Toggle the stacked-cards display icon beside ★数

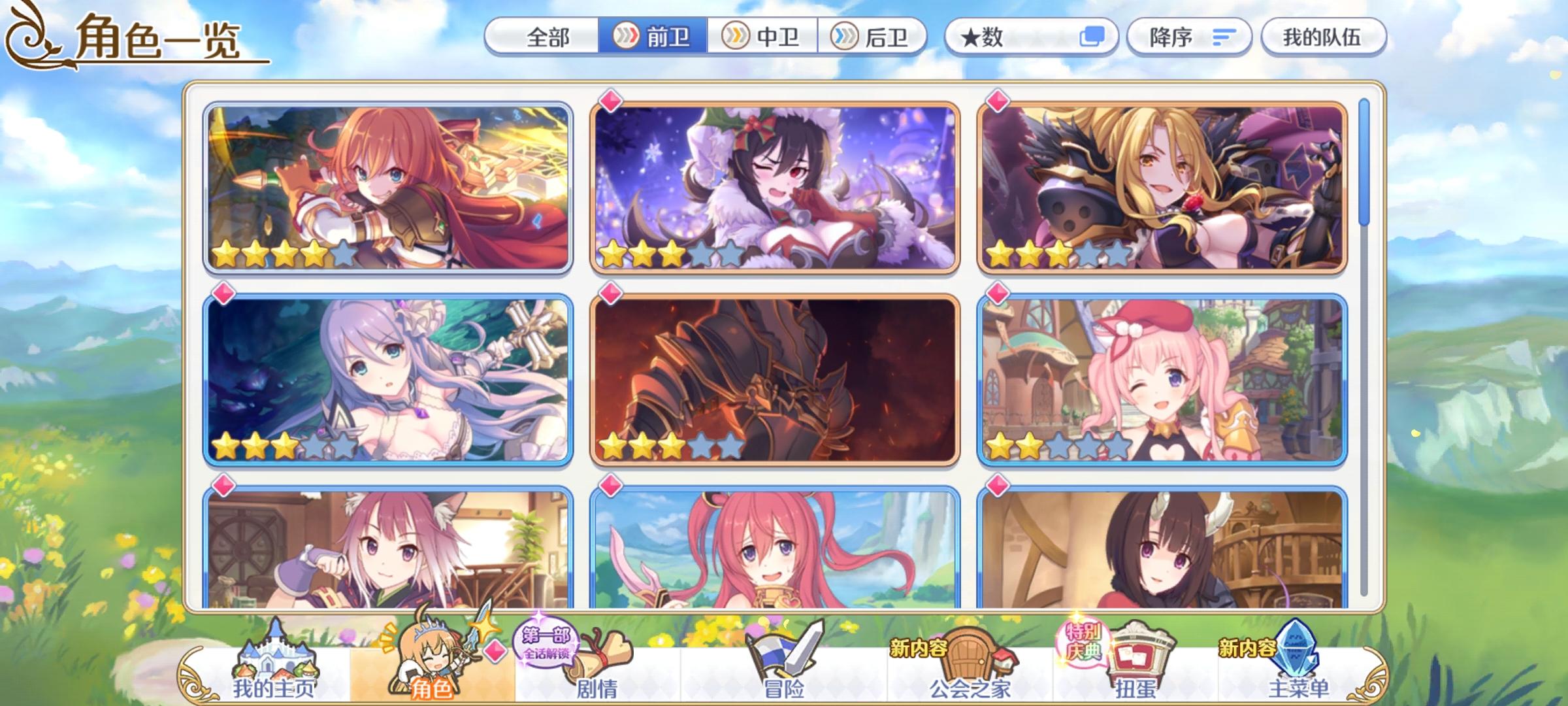(1094, 37)
